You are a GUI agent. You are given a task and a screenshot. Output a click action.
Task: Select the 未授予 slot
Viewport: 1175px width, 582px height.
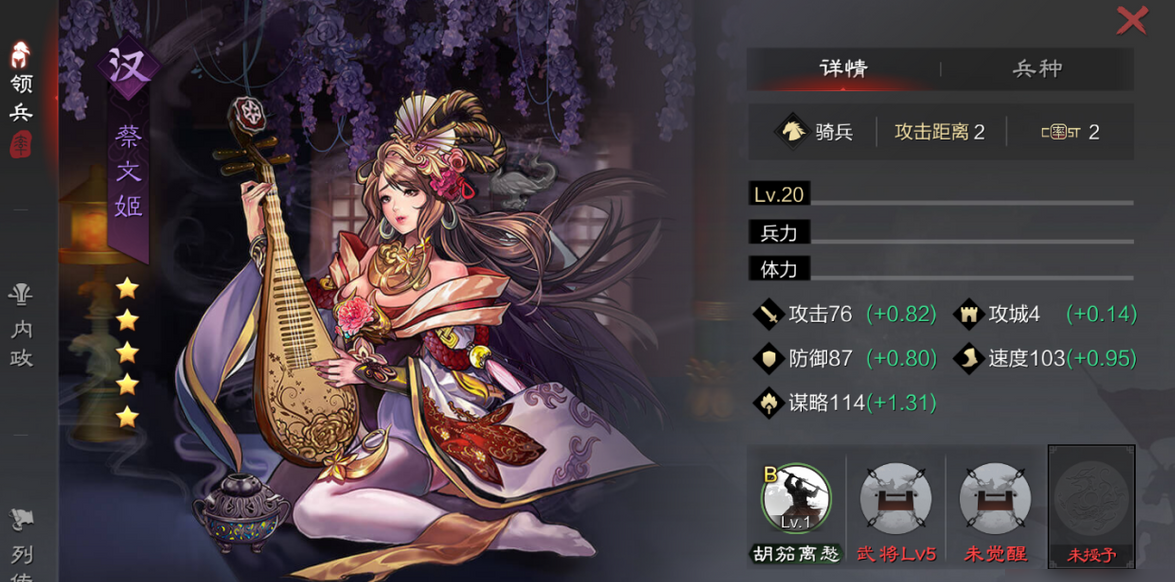(x=1091, y=498)
